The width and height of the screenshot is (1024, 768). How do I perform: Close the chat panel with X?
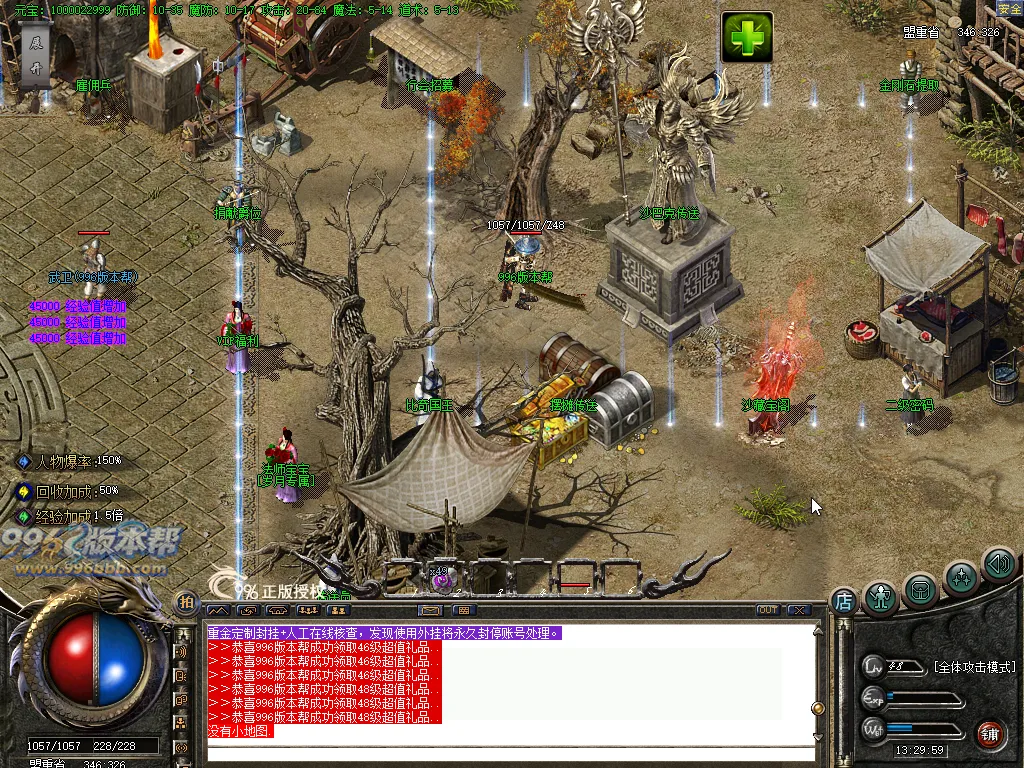click(x=798, y=610)
